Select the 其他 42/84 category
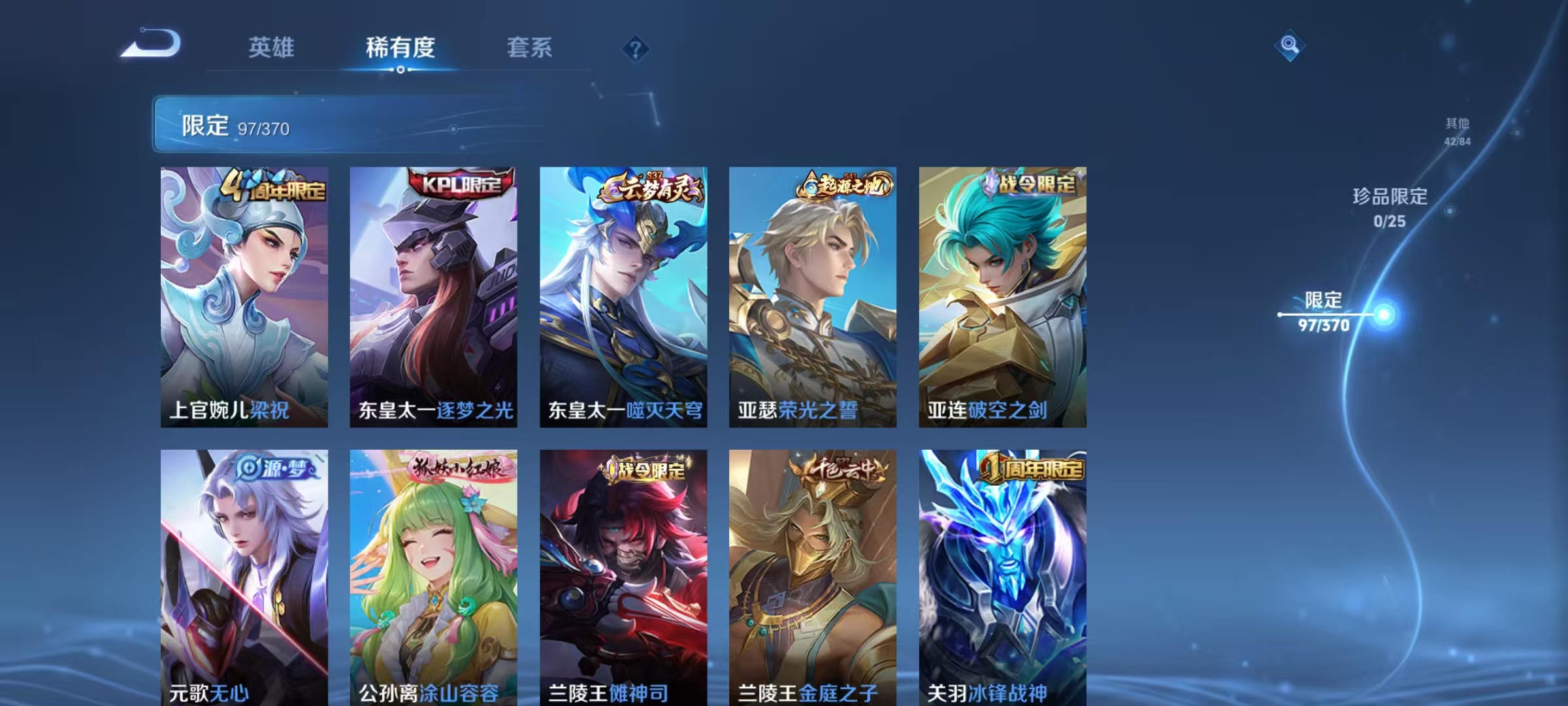The height and width of the screenshot is (706, 1568). 1457,131
